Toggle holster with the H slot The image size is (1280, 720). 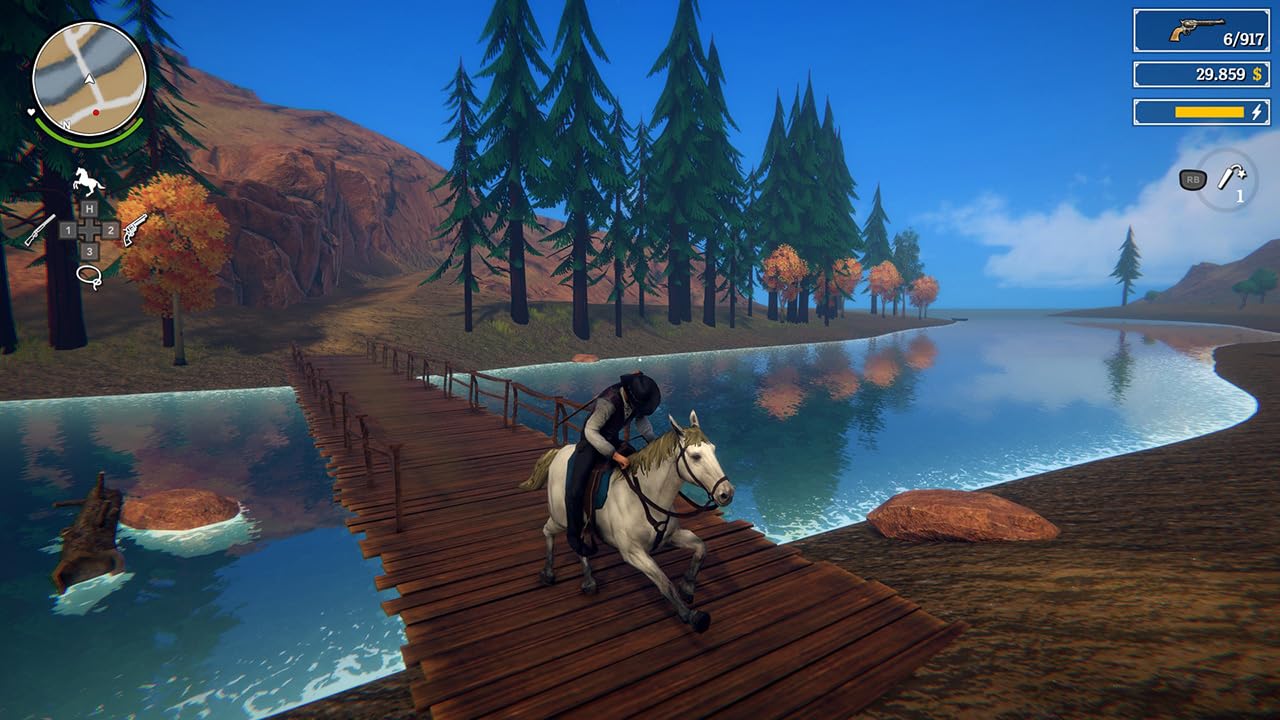tap(88, 207)
